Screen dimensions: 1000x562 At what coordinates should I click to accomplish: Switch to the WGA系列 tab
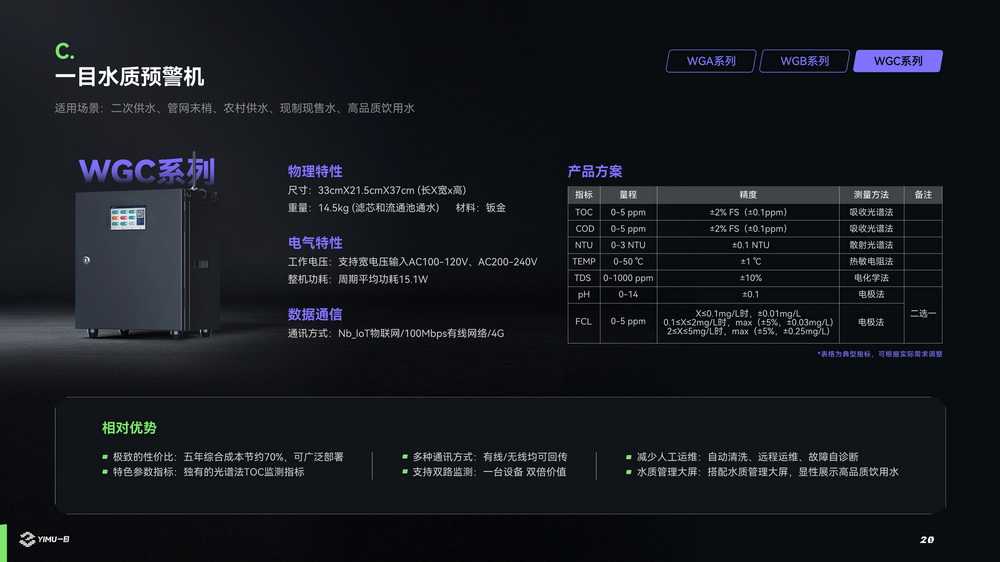click(x=710, y=61)
